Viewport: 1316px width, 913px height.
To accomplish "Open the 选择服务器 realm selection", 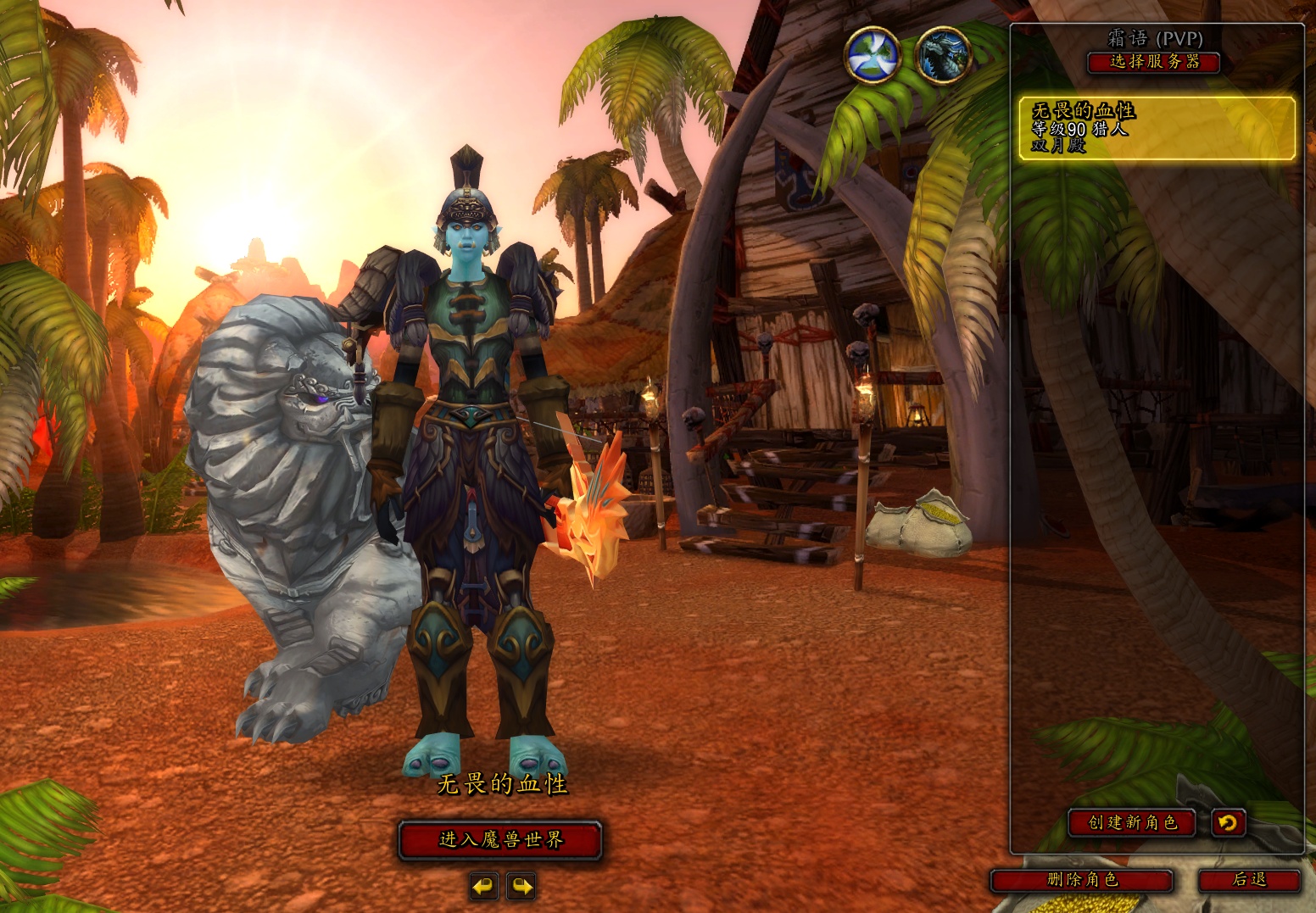I will click(x=1154, y=62).
